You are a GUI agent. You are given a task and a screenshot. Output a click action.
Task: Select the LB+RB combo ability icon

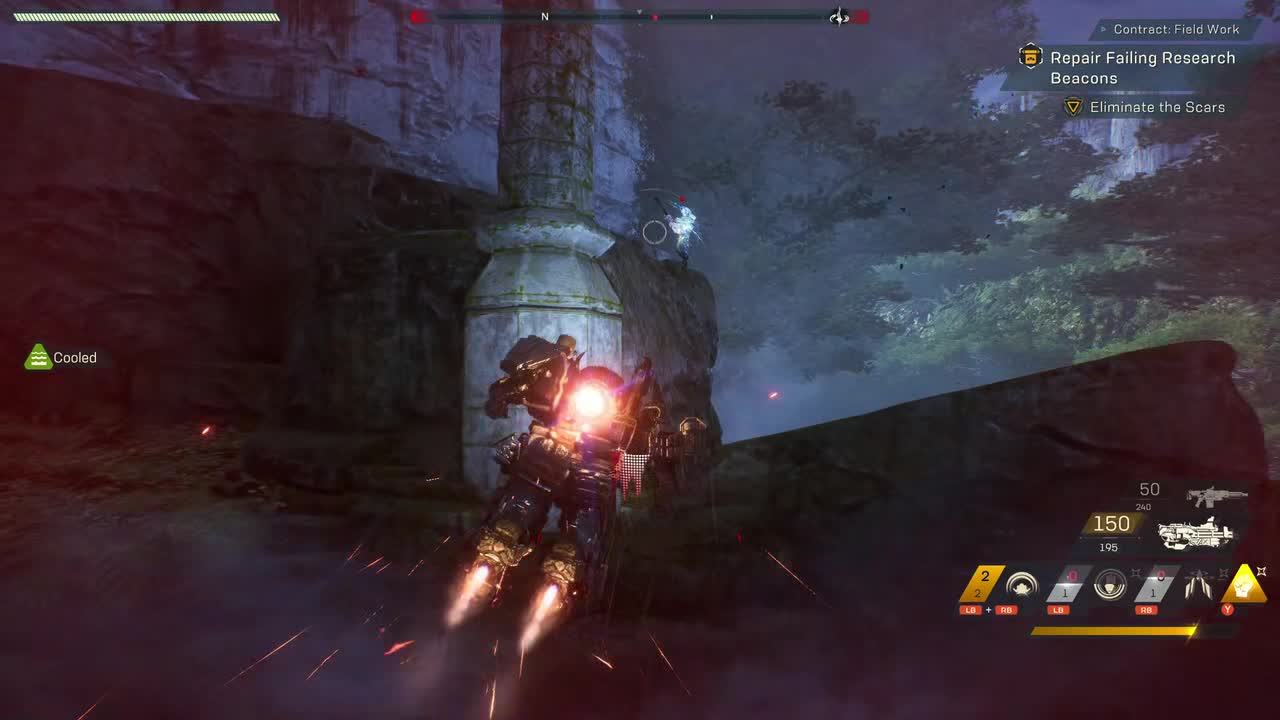pos(1020,584)
